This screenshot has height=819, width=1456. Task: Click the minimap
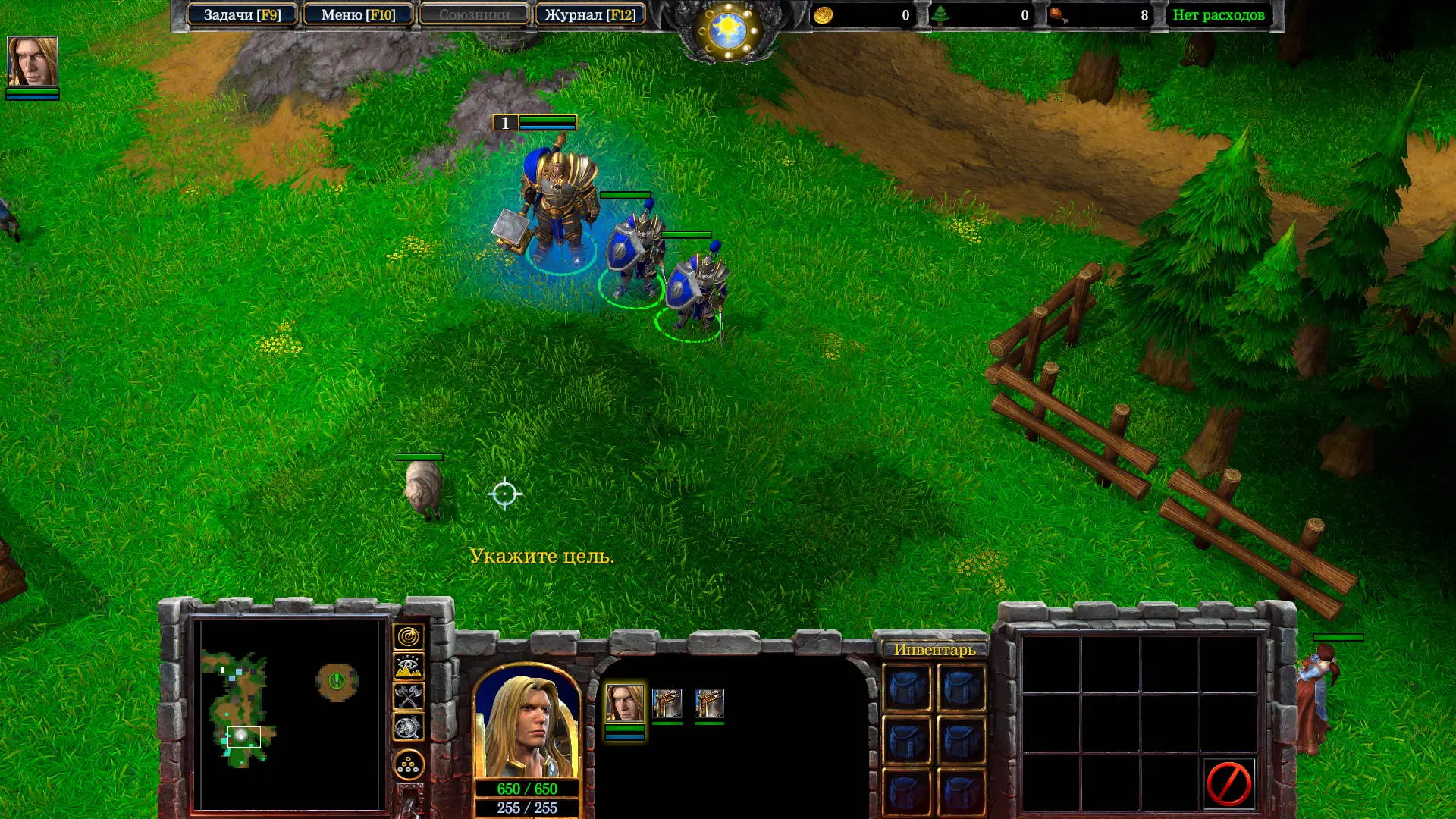coord(288,713)
